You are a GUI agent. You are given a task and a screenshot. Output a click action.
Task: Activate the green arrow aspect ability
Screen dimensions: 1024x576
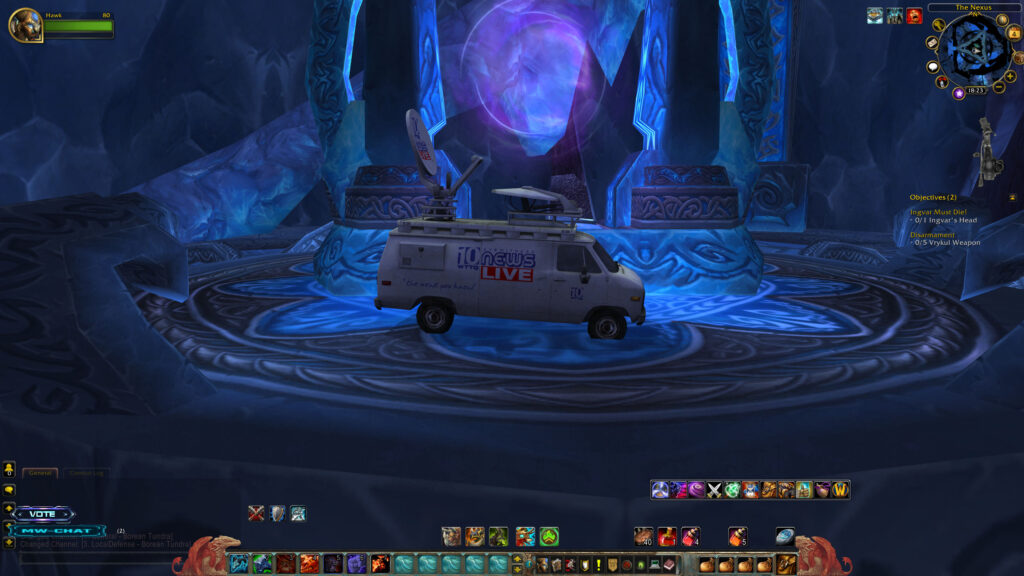point(549,536)
